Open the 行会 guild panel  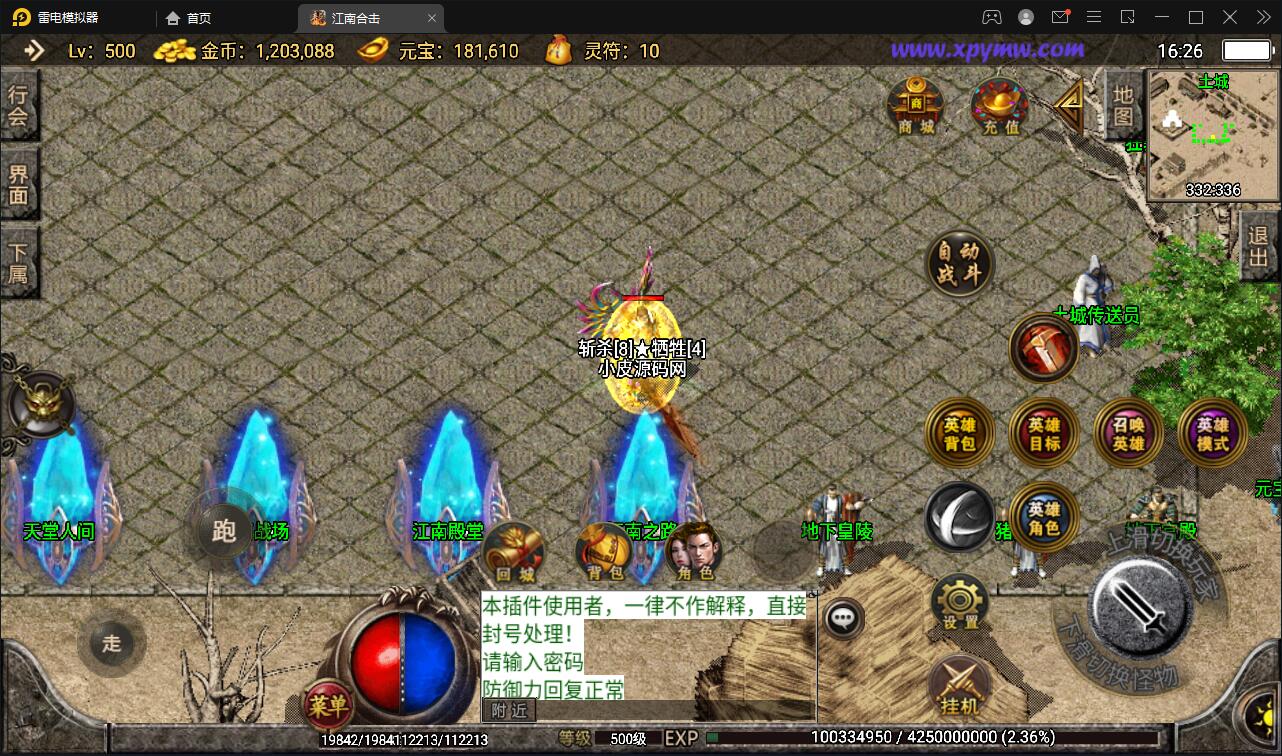coord(21,104)
